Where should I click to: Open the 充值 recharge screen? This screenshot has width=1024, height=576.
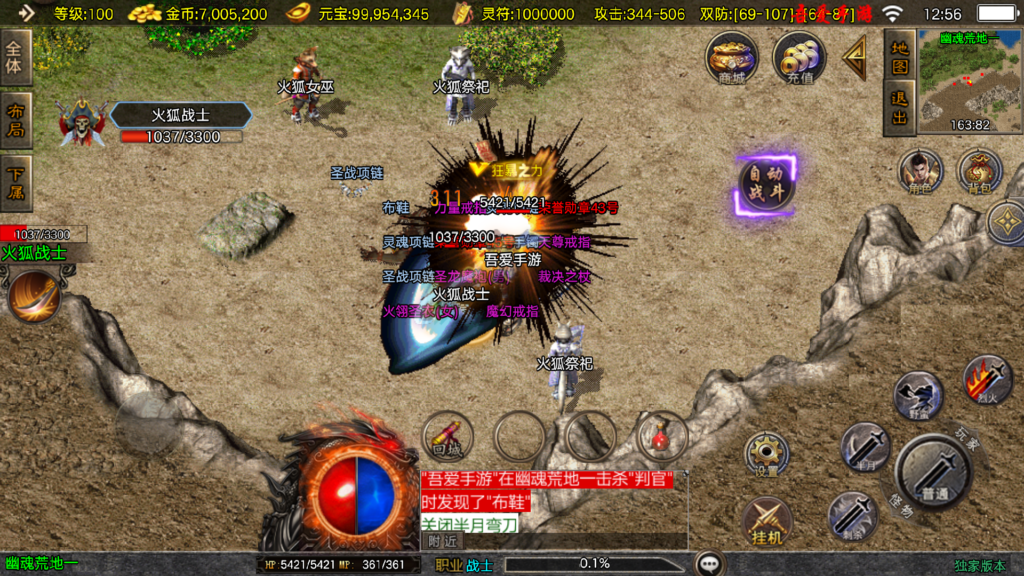pos(799,57)
